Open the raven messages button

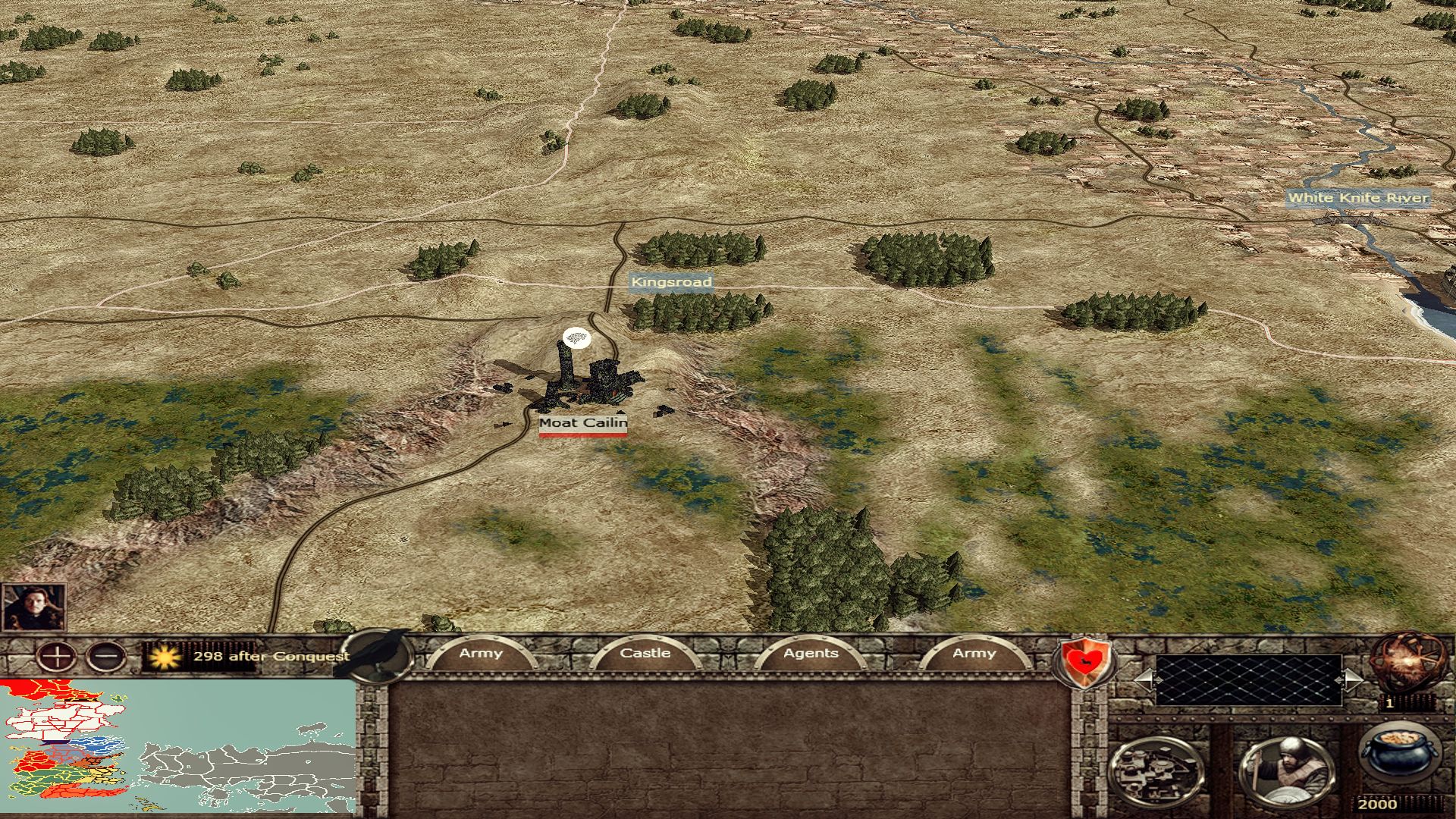pyautogui.click(x=379, y=657)
